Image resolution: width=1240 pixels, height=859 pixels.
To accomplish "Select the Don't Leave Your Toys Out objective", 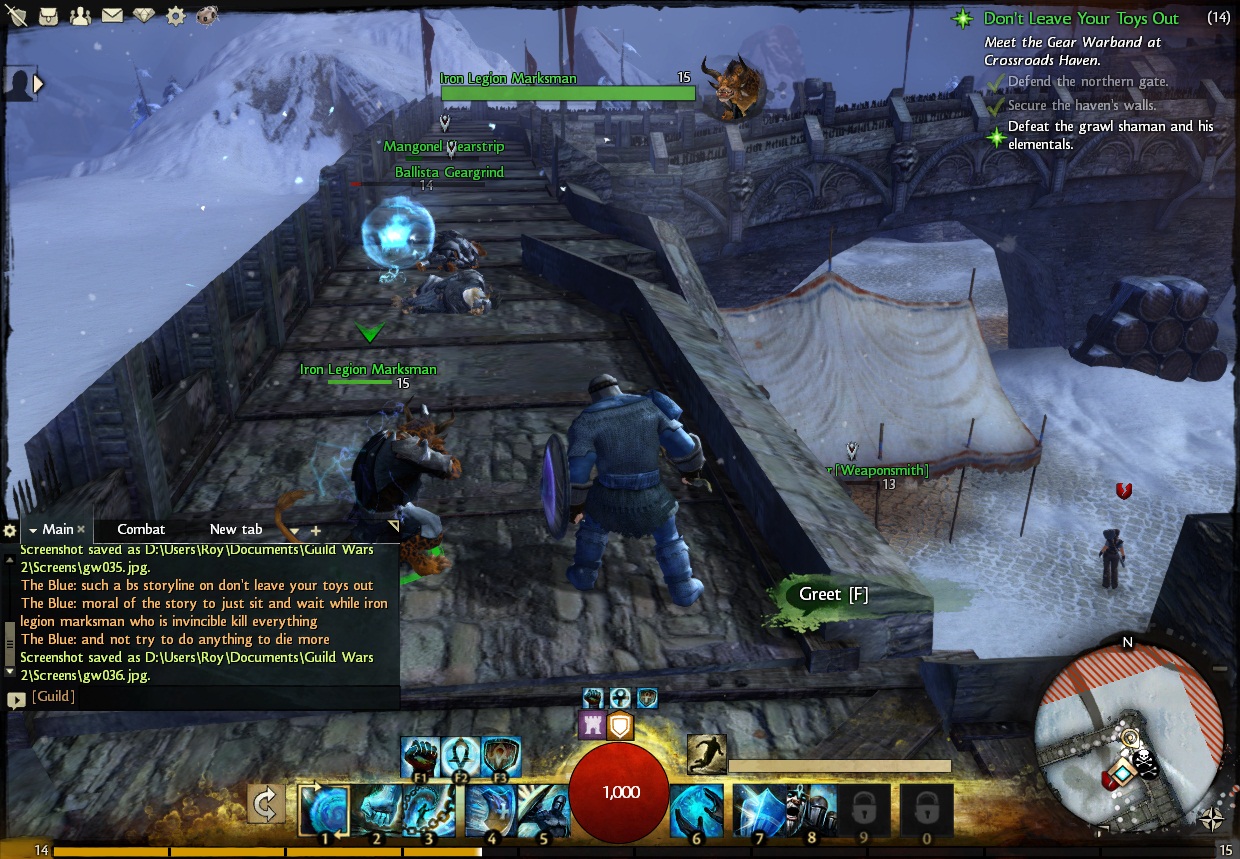I will (1080, 18).
